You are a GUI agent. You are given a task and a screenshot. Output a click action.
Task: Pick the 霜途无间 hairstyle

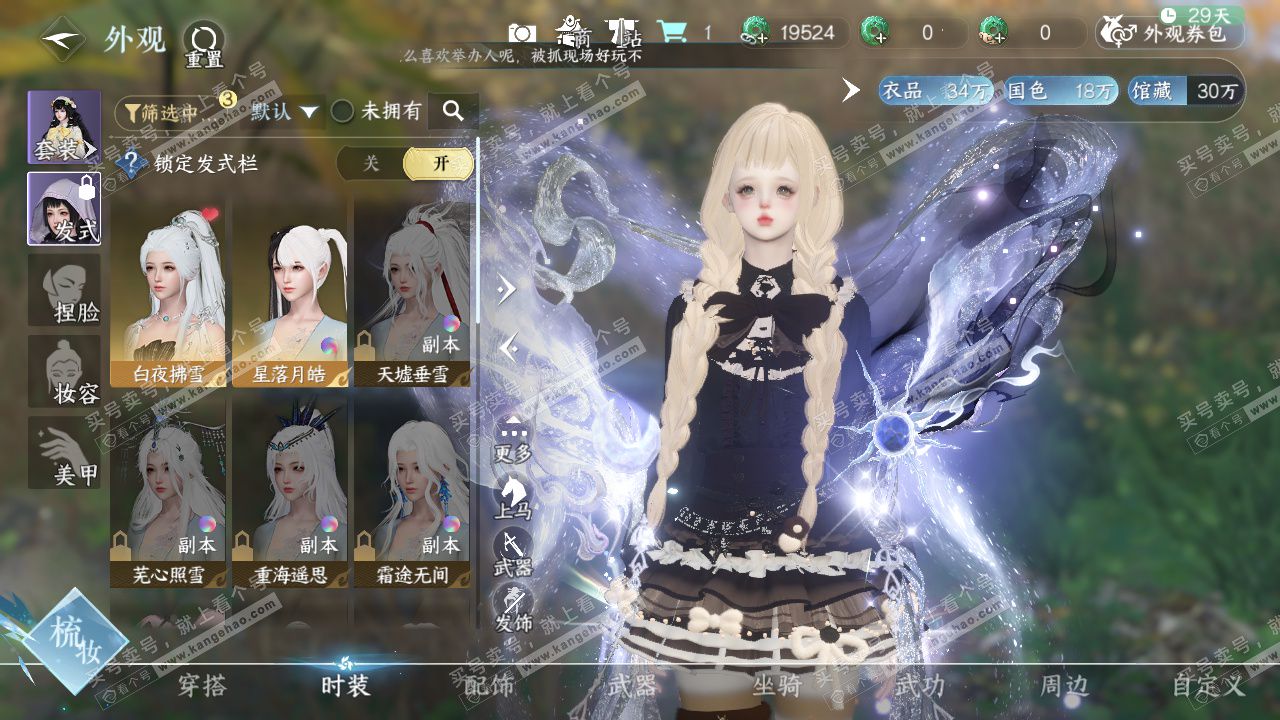412,500
